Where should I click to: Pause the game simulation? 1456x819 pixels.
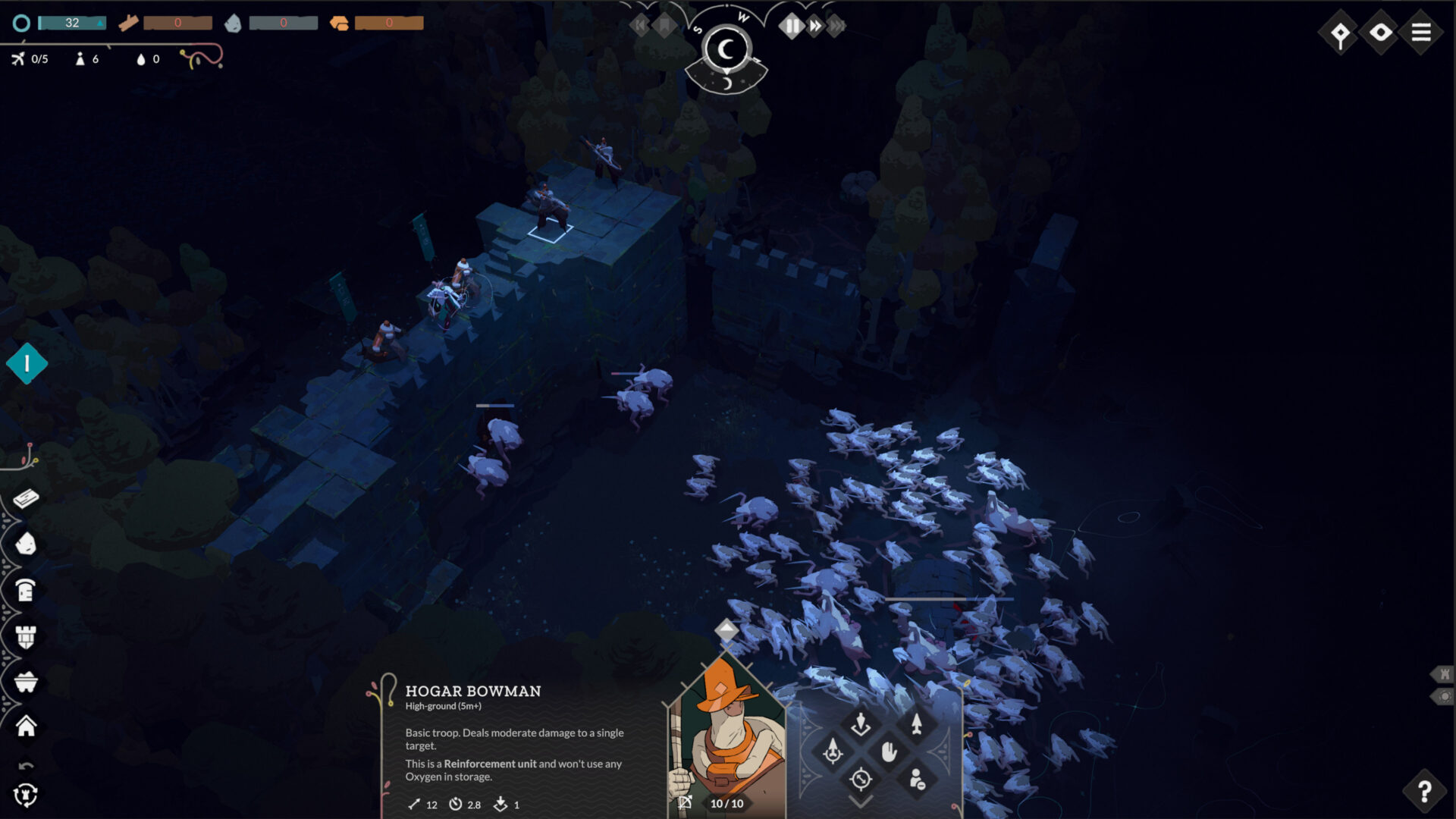(x=790, y=25)
